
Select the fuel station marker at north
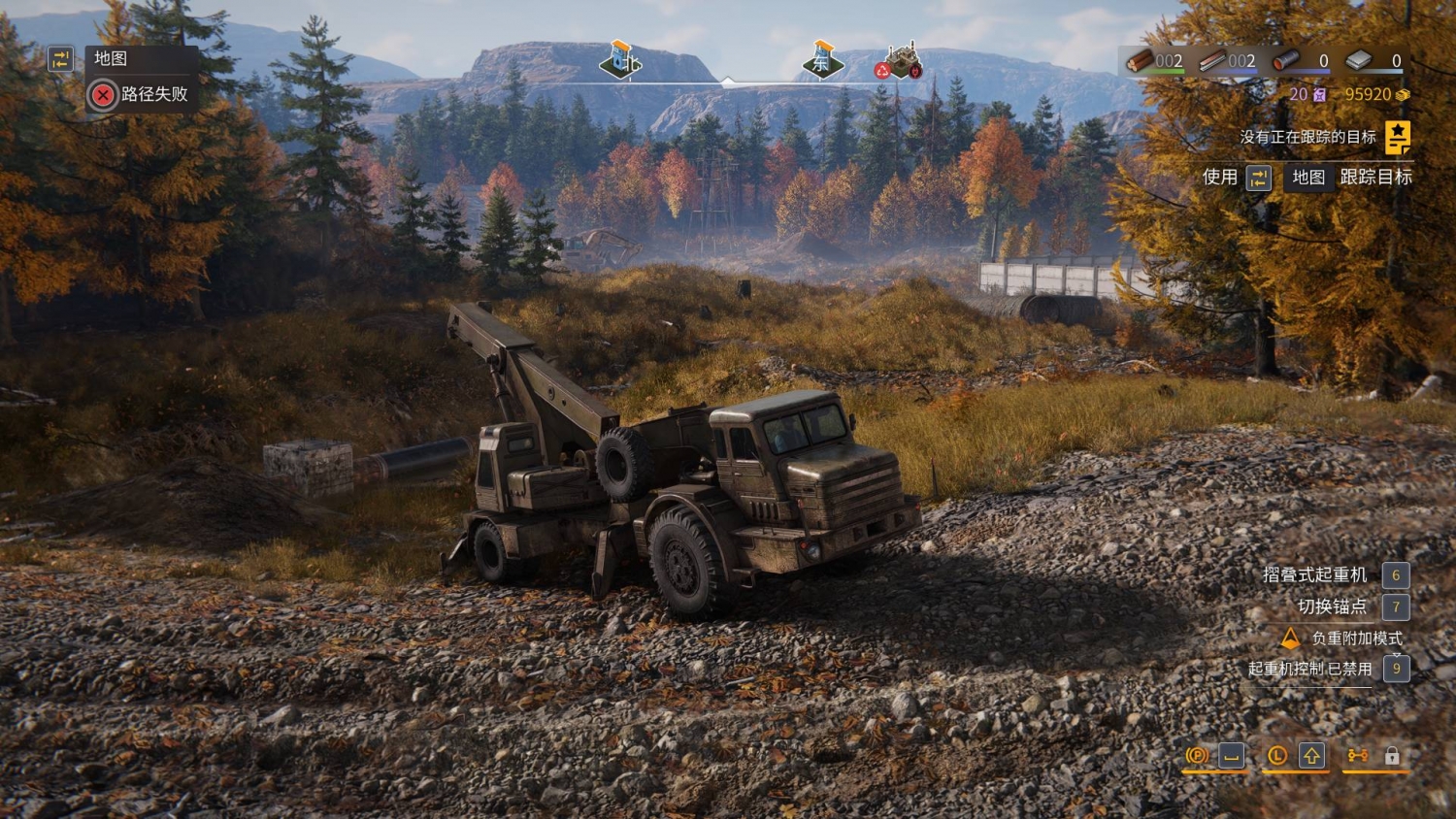(x=620, y=59)
